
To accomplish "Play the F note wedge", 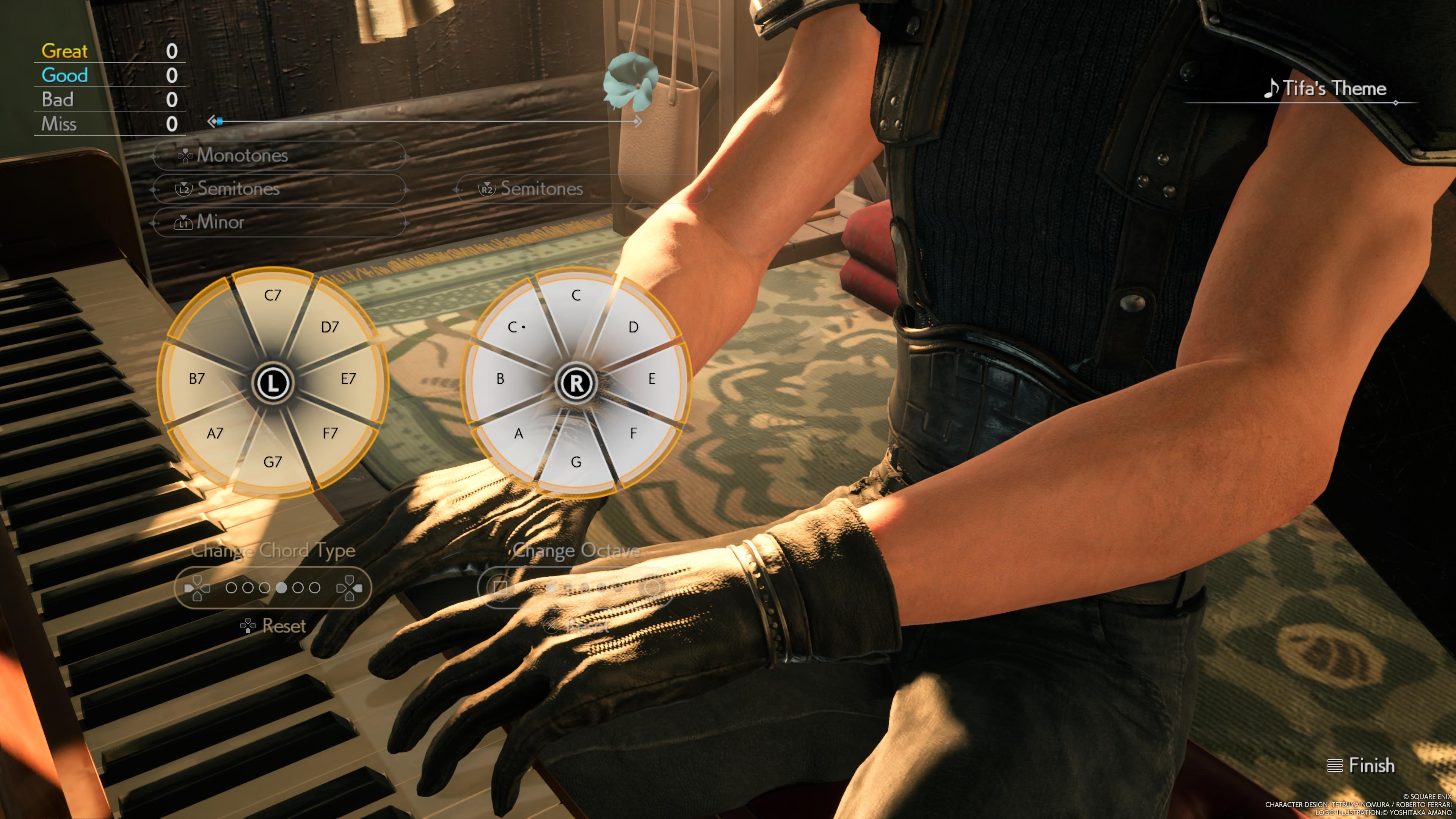I will click(x=633, y=433).
